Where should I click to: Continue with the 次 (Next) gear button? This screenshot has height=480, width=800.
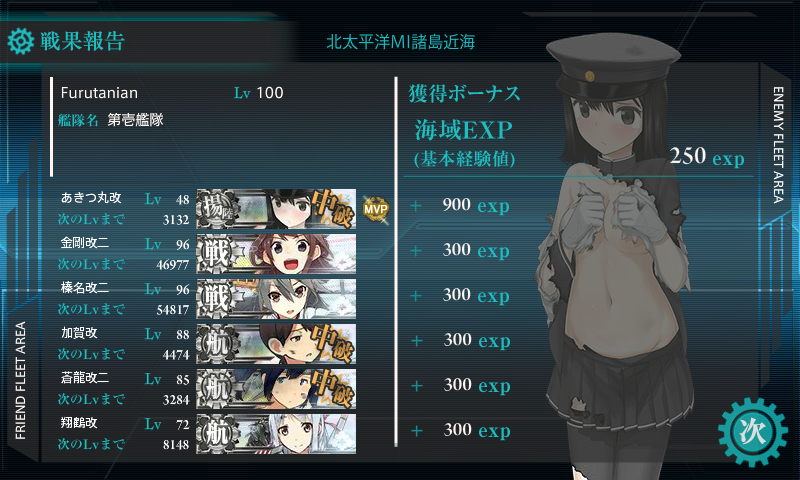(x=748, y=431)
